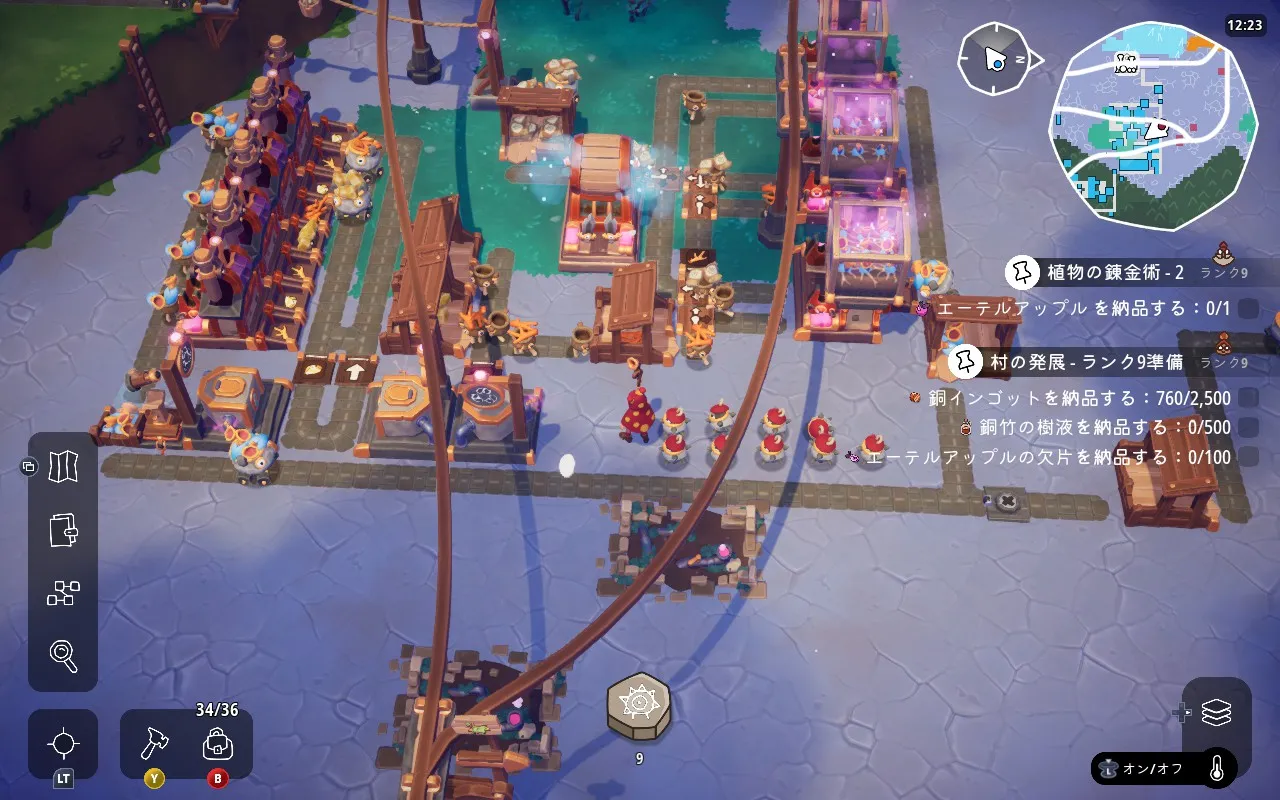Click the エーテルアップルの欠片 objective checkbox
Viewport: 1280px width, 800px height.
point(1248,457)
